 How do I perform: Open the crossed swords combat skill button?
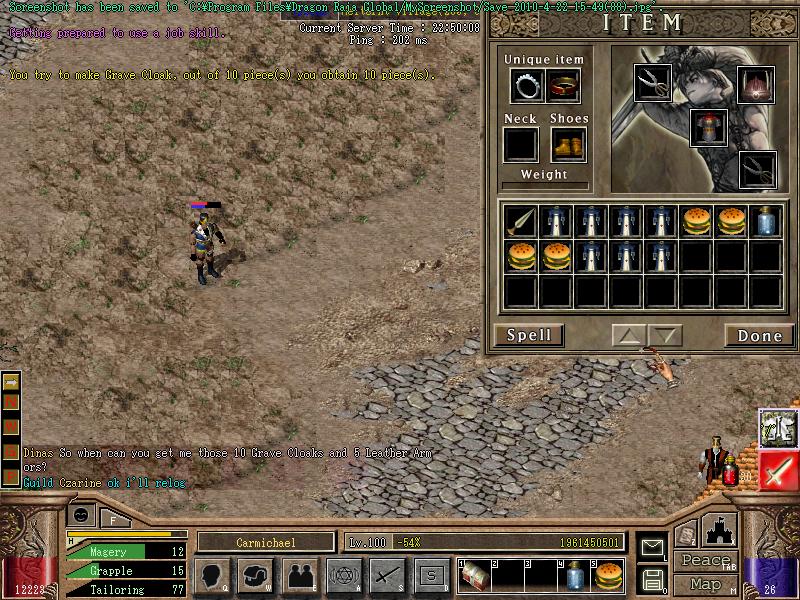coord(387,575)
